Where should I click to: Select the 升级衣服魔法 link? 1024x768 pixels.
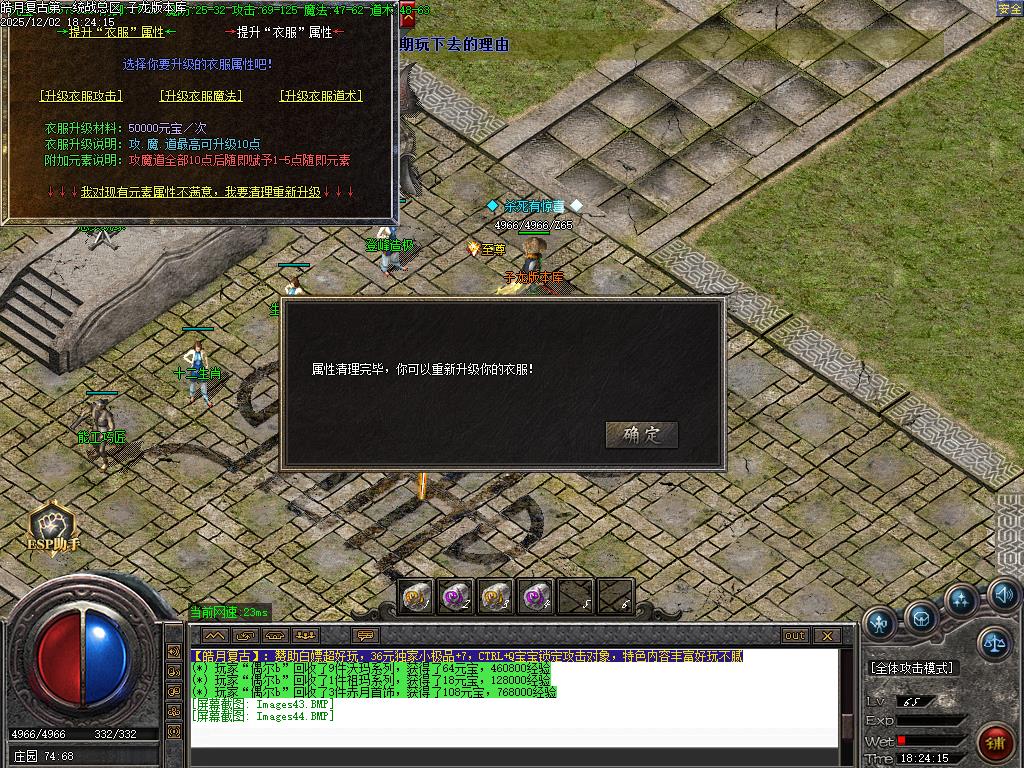click(x=201, y=96)
